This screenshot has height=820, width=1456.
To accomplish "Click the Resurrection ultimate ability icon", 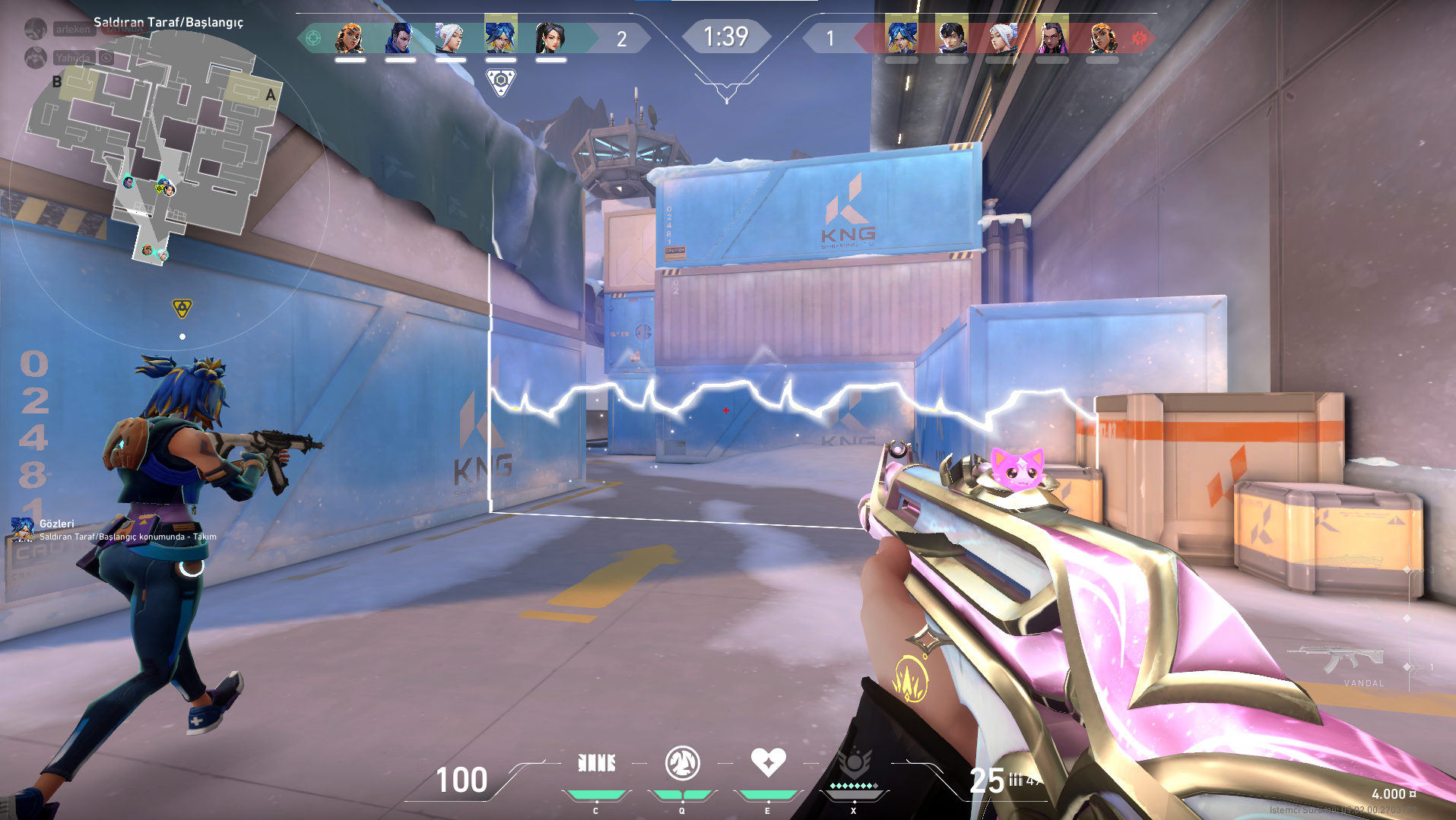I will pos(854,764).
